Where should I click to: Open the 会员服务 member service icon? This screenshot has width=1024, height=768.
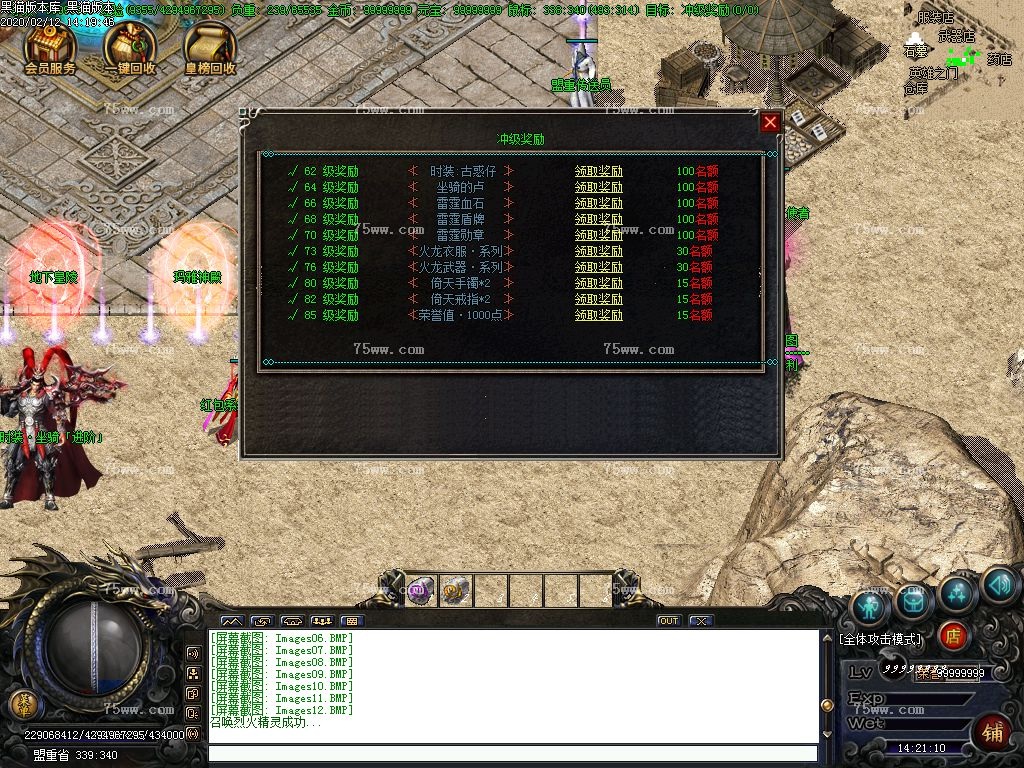(x=50, y=49)
